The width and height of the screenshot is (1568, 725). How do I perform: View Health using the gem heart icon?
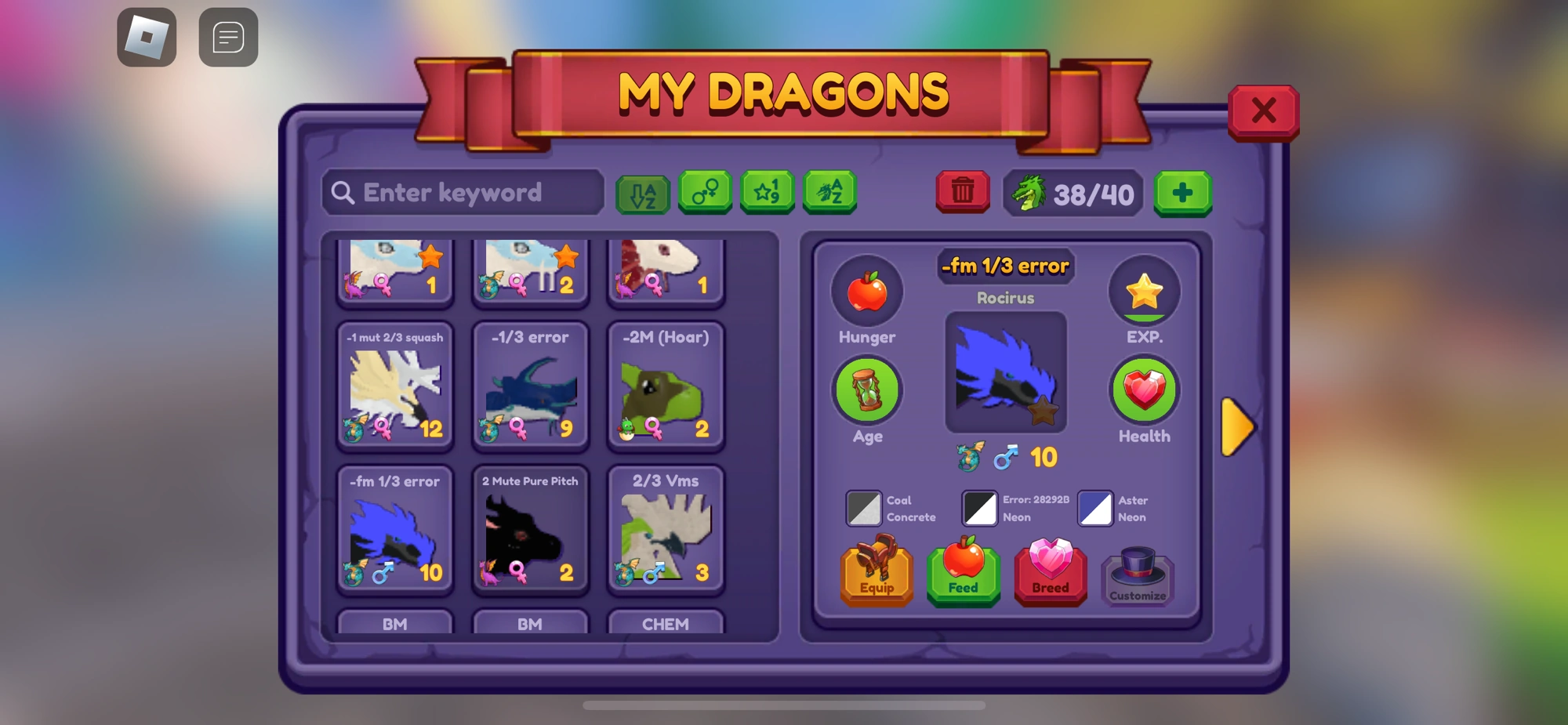tap(1144, 390)
